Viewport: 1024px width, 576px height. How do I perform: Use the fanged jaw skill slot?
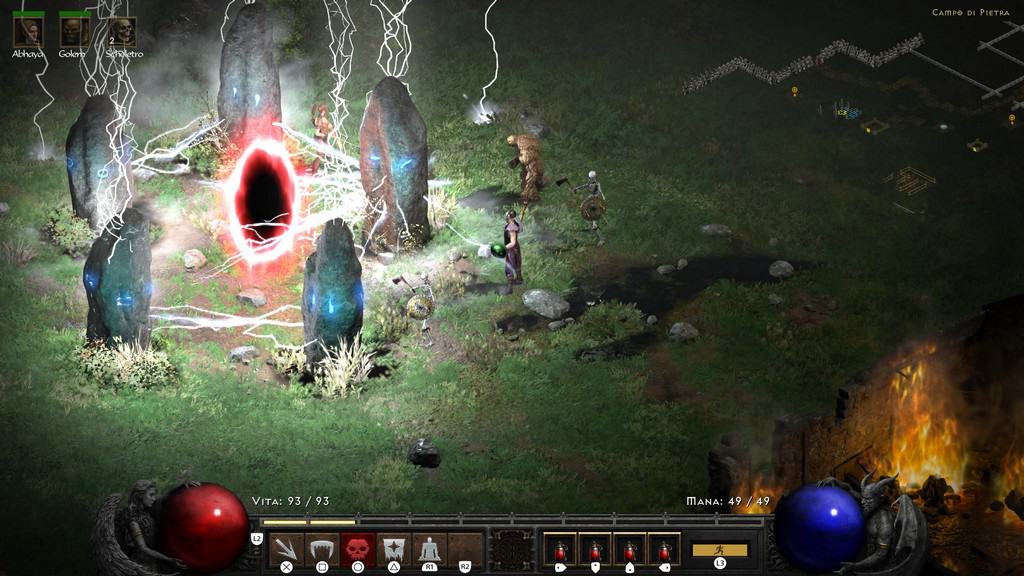322,549
